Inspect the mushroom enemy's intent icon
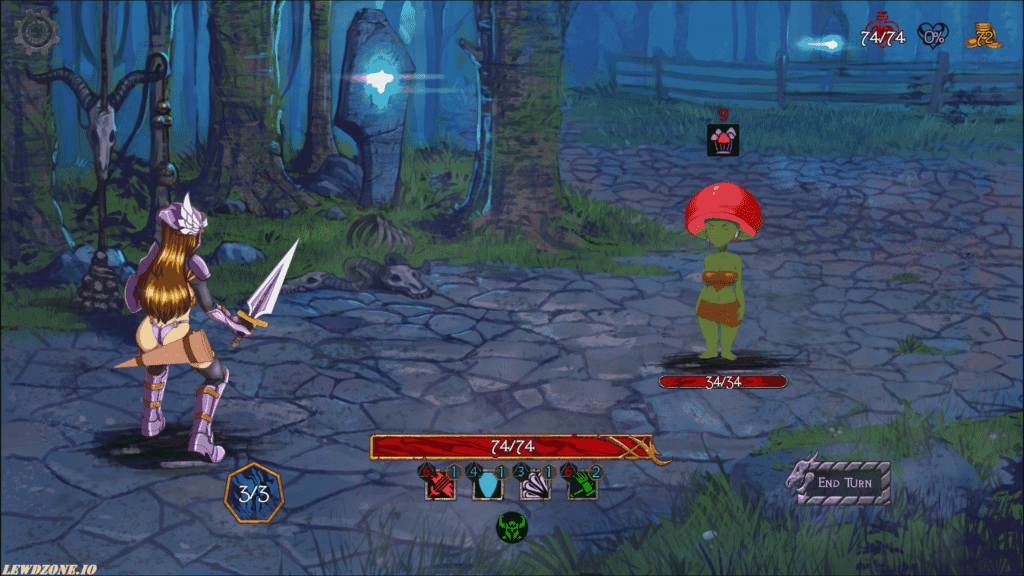This screenshot has height=576, width=1024. (x=722, y=138)
